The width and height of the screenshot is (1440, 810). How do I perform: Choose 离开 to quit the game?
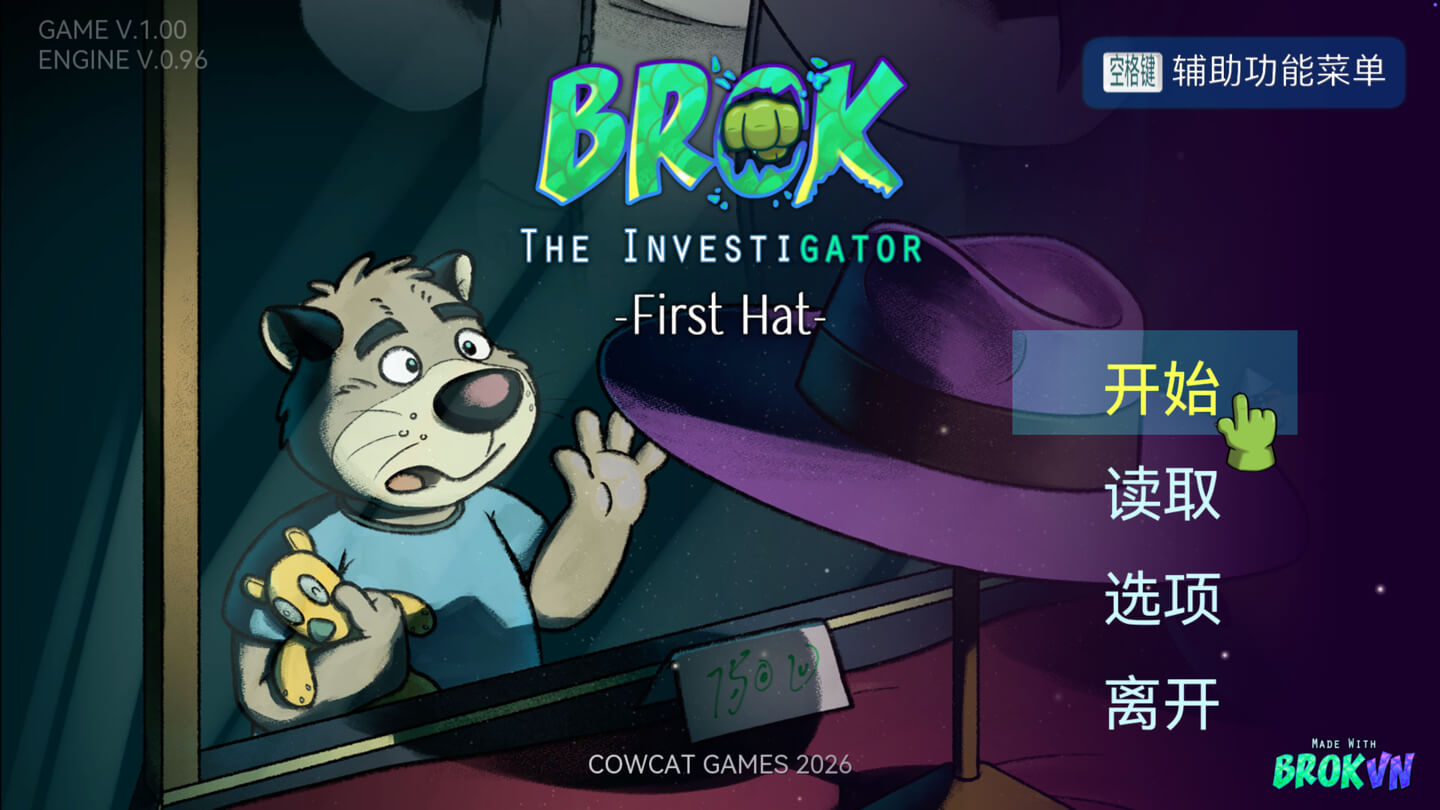pyautogui.click(x=1163, y=702)
